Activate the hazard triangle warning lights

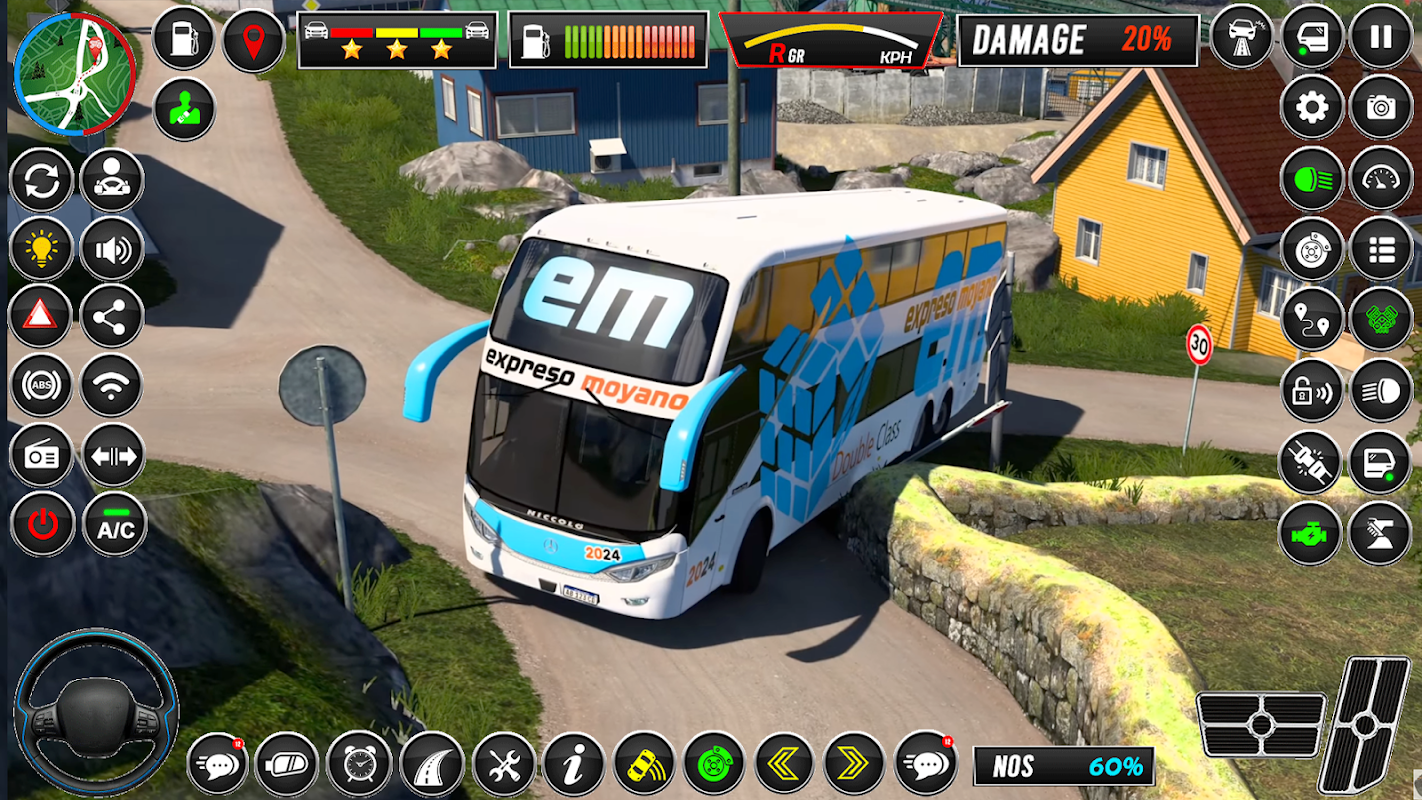[x=41, y=316]
